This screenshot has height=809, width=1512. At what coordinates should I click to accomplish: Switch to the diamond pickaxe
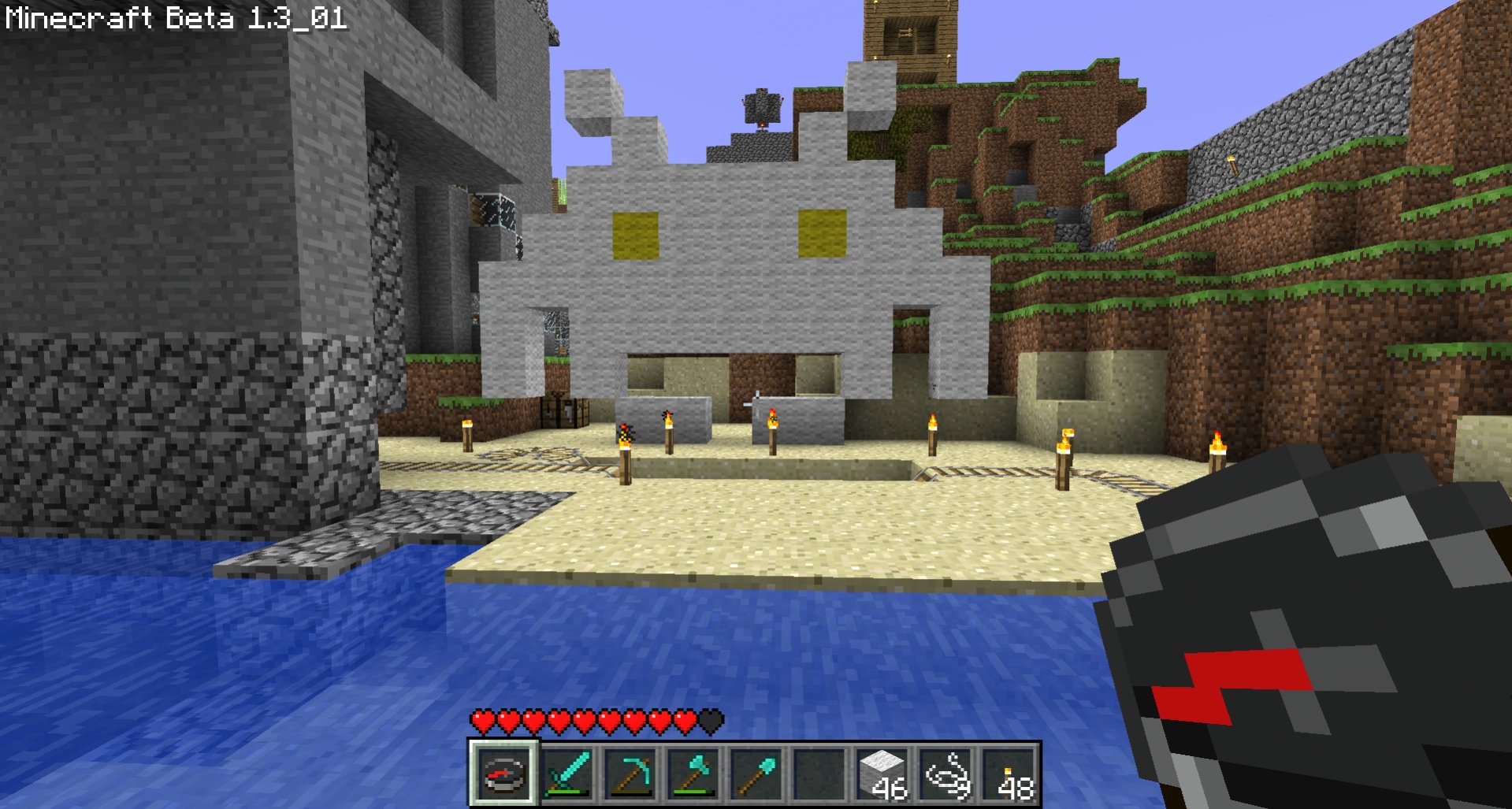[630, 773]
